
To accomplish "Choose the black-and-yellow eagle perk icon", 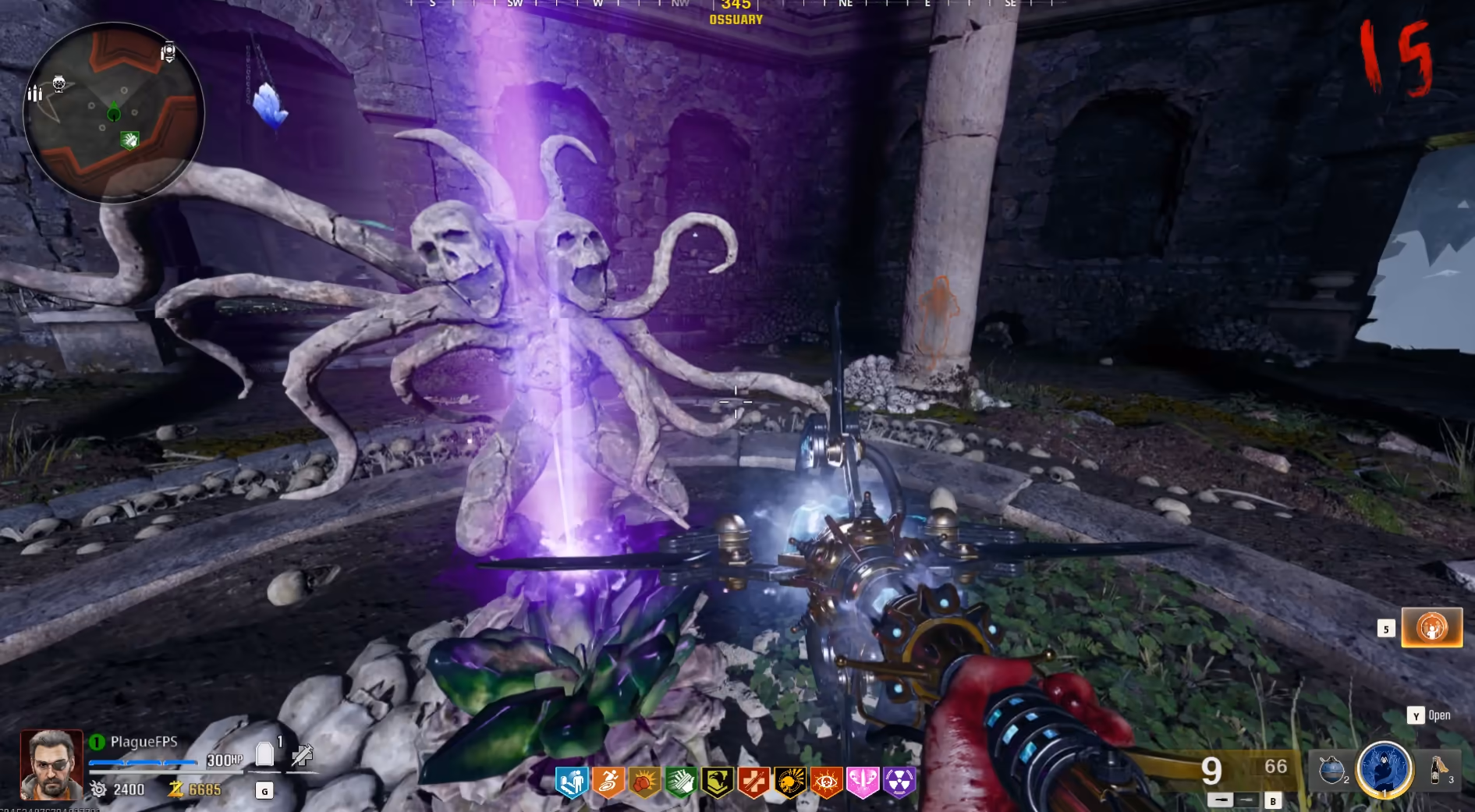I will [x=718, y=782].
